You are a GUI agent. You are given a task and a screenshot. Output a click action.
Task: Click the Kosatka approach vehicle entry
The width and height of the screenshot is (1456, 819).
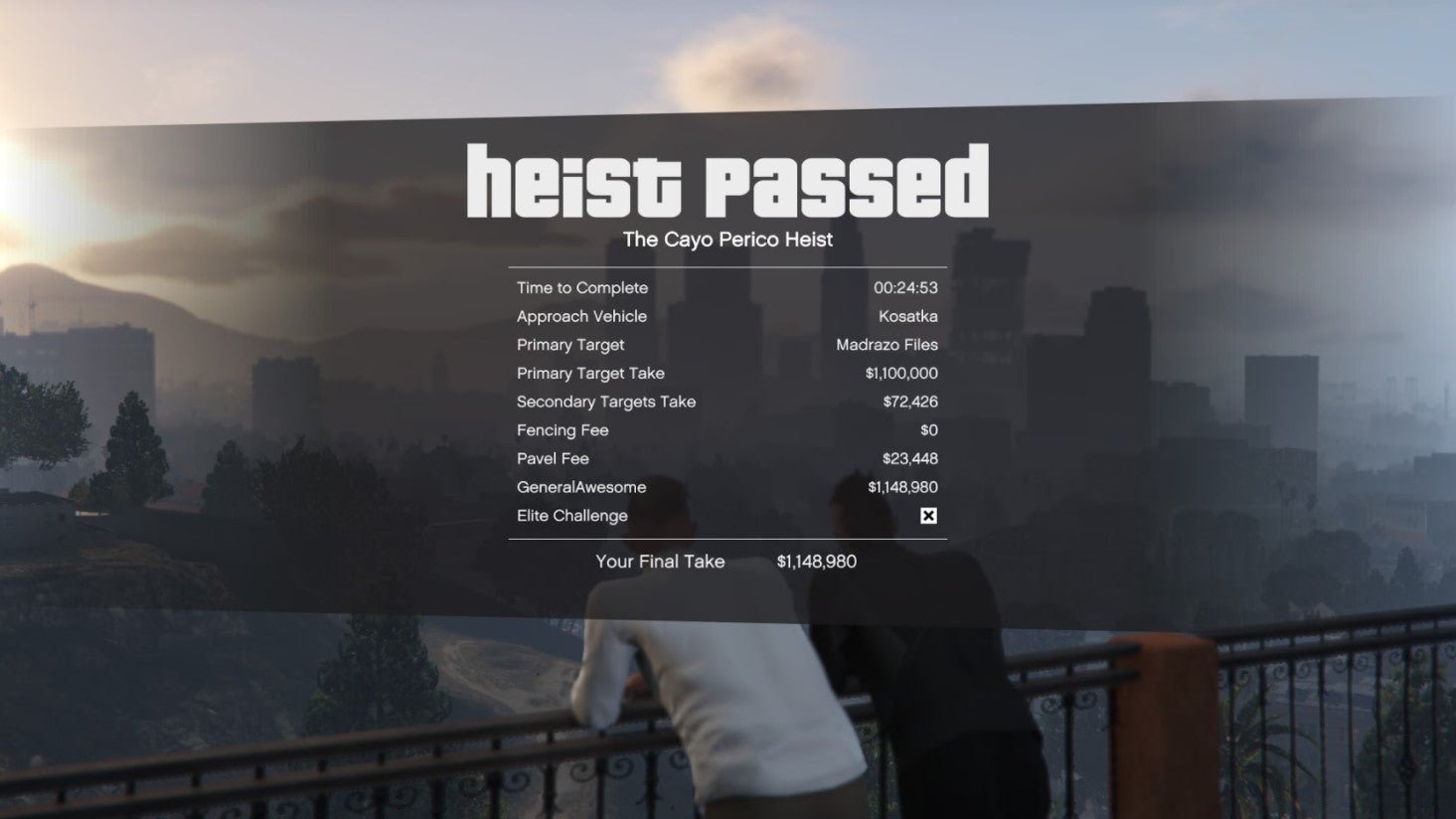coord(908,316)
